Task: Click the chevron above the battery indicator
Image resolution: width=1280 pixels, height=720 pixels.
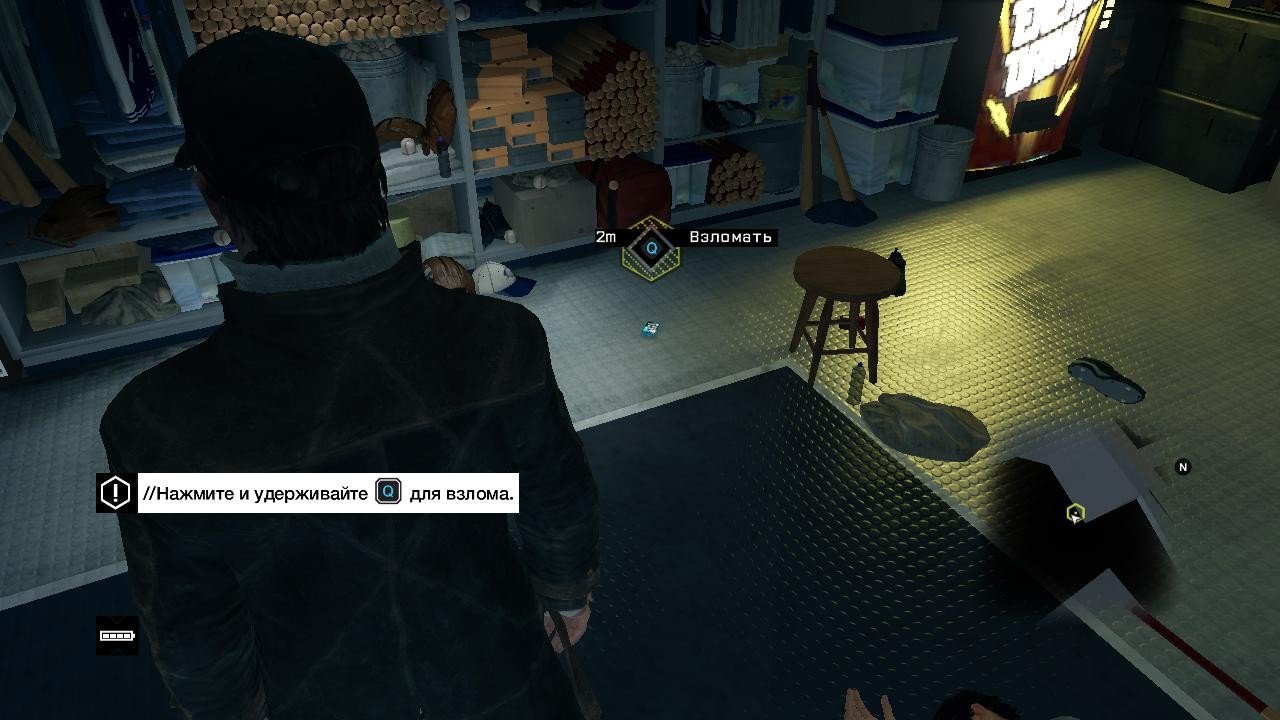Action: pyautogui.click(x=116, y=620)
